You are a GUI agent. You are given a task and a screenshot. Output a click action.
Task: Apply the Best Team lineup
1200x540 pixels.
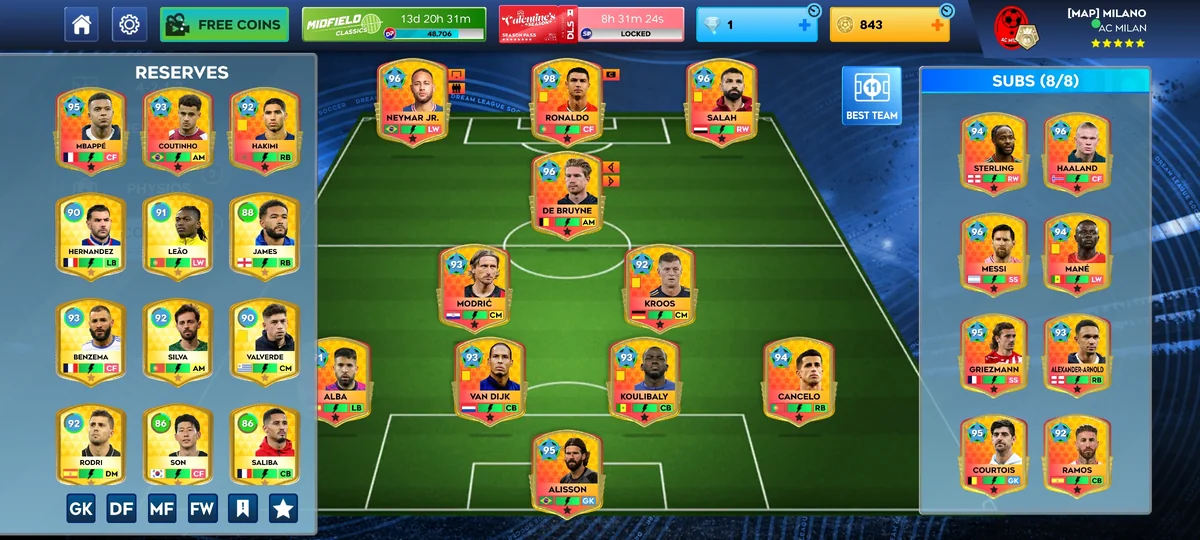tap(871, 96)
